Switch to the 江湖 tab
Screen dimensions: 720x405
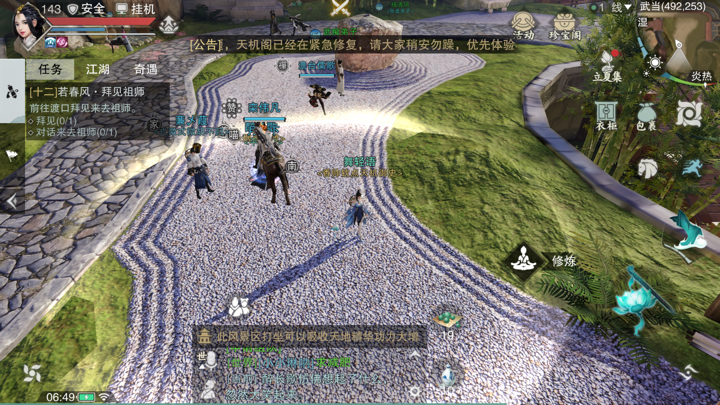[98, 69]
